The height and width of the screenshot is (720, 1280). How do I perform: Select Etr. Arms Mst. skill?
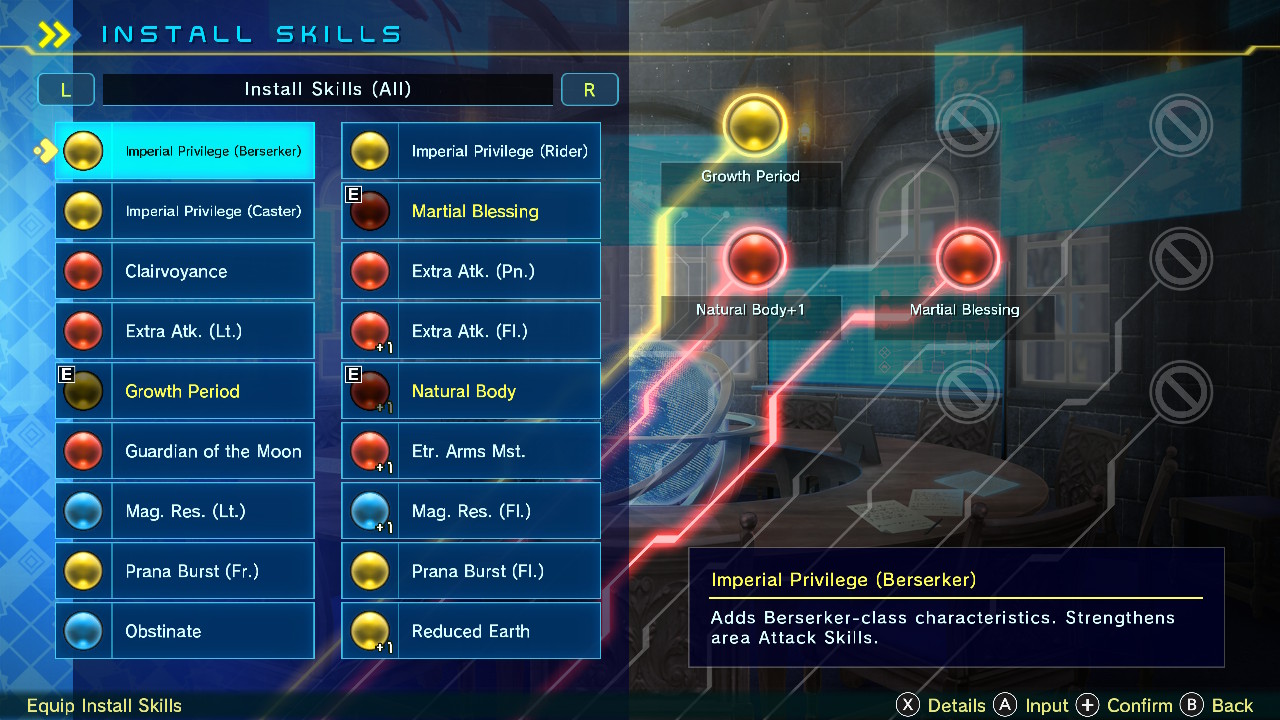(471, 451)
